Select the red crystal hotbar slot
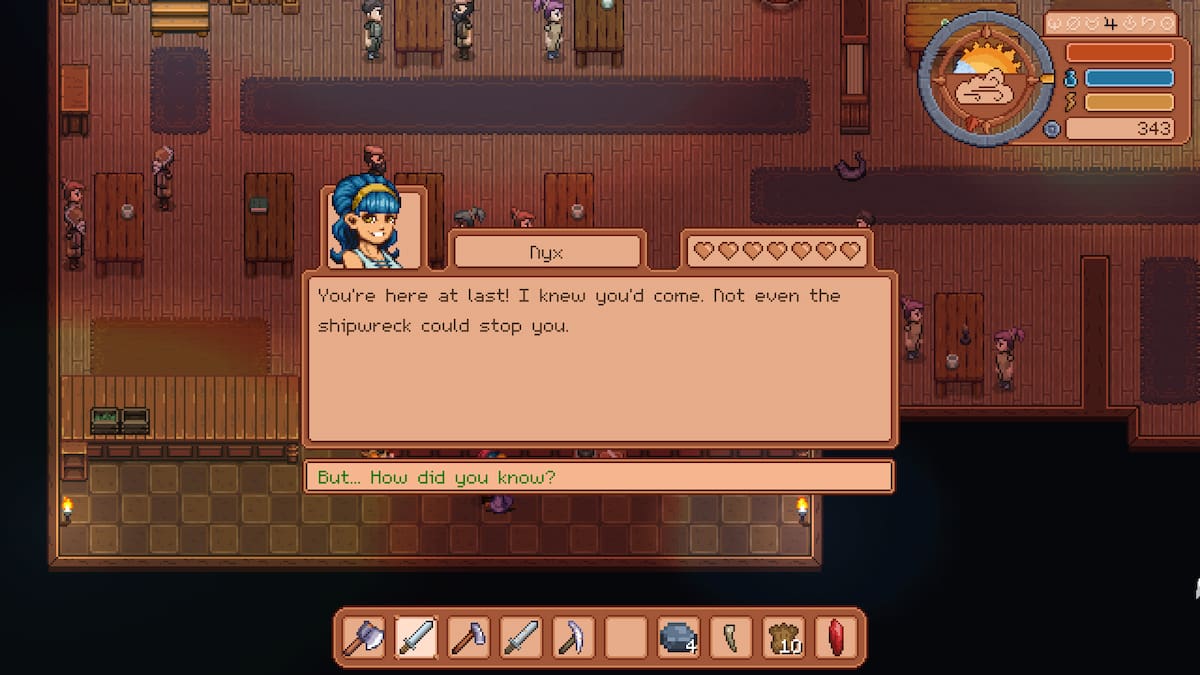Viewport: 1200px width, 675px height. pyautogui.click(x=835, y=637)
